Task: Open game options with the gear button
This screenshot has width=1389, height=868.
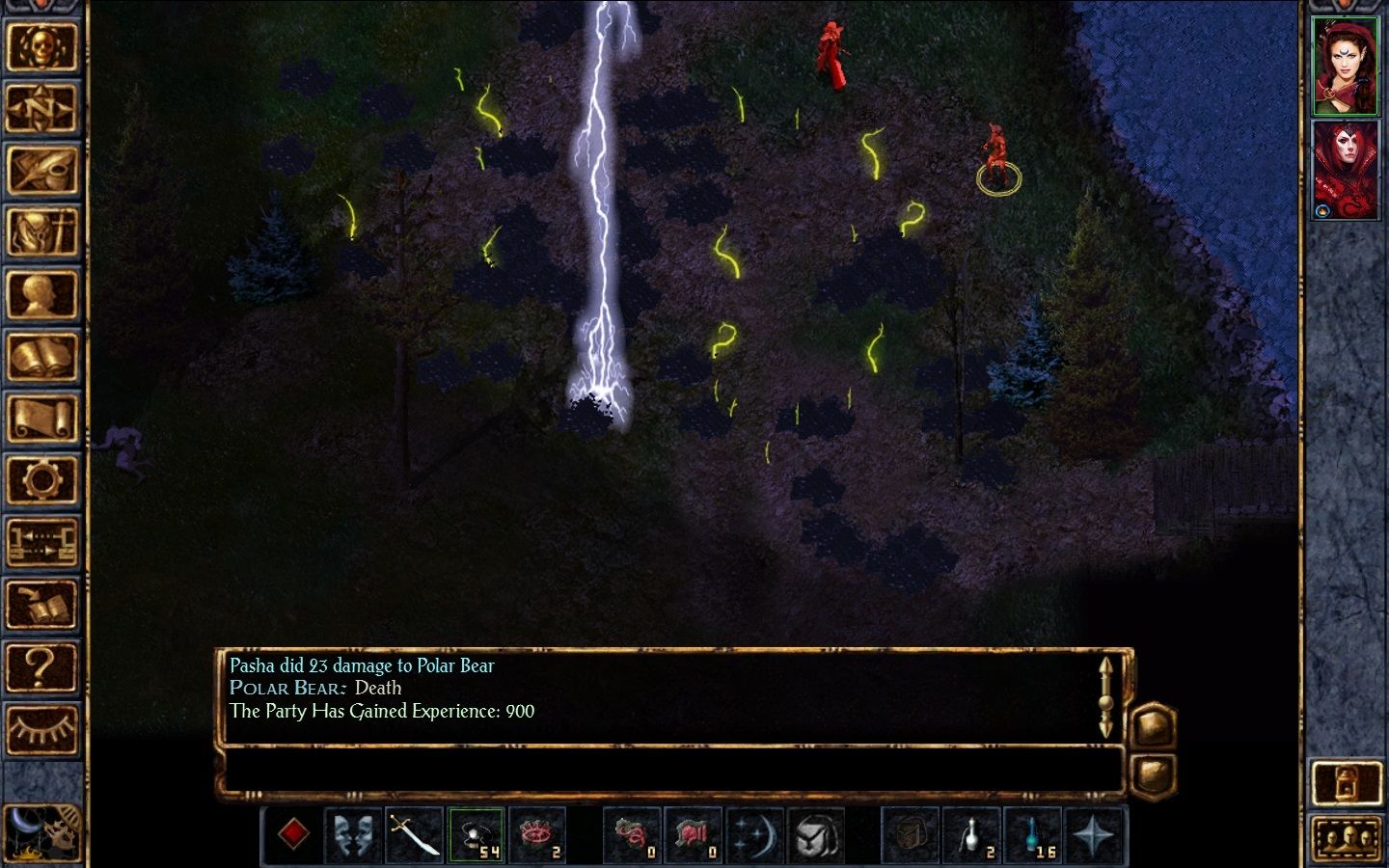Action: coord(41,479)
